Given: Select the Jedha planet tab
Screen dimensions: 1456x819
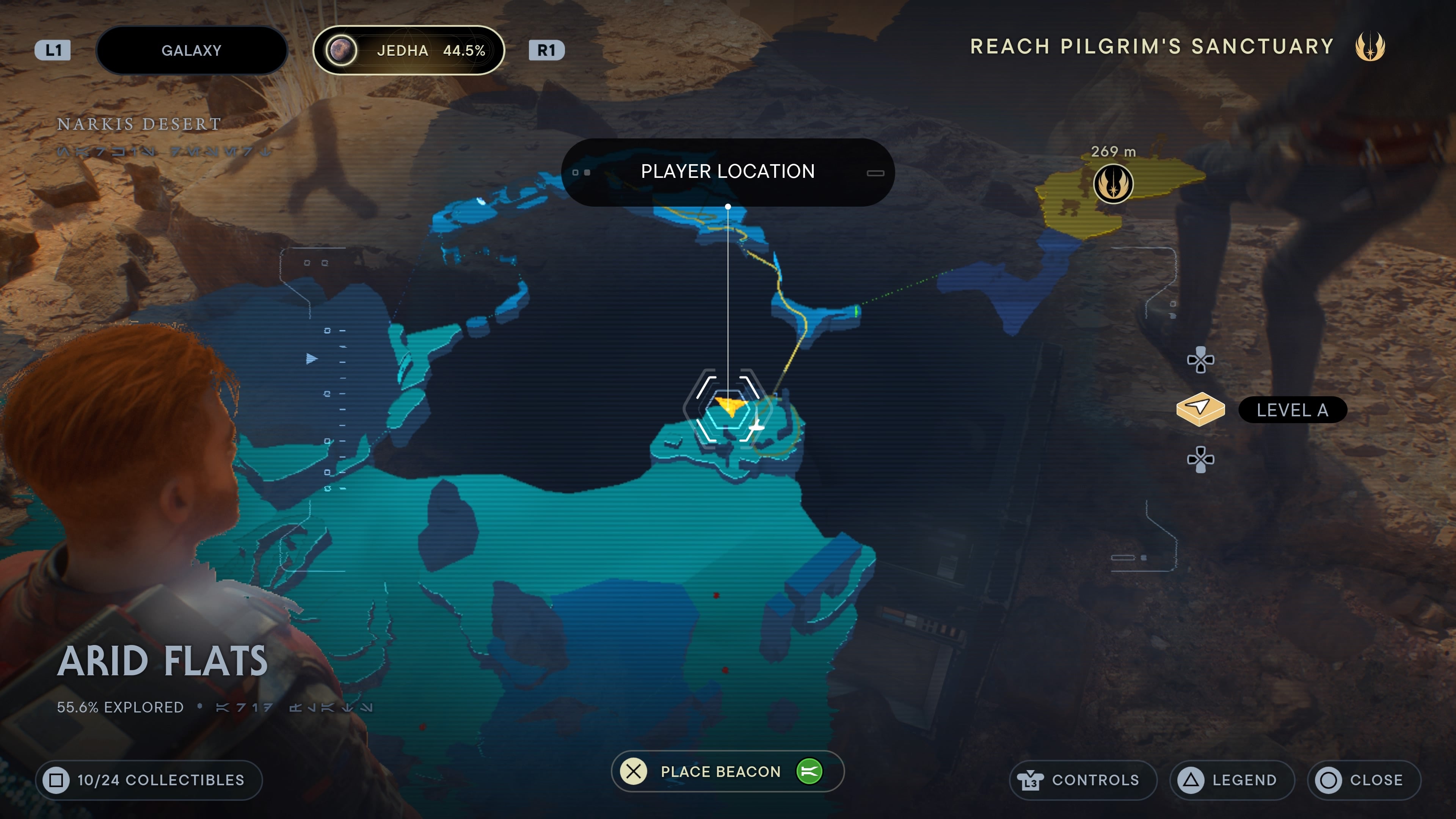Looking at the screenshot, I should tap(408, 50).
